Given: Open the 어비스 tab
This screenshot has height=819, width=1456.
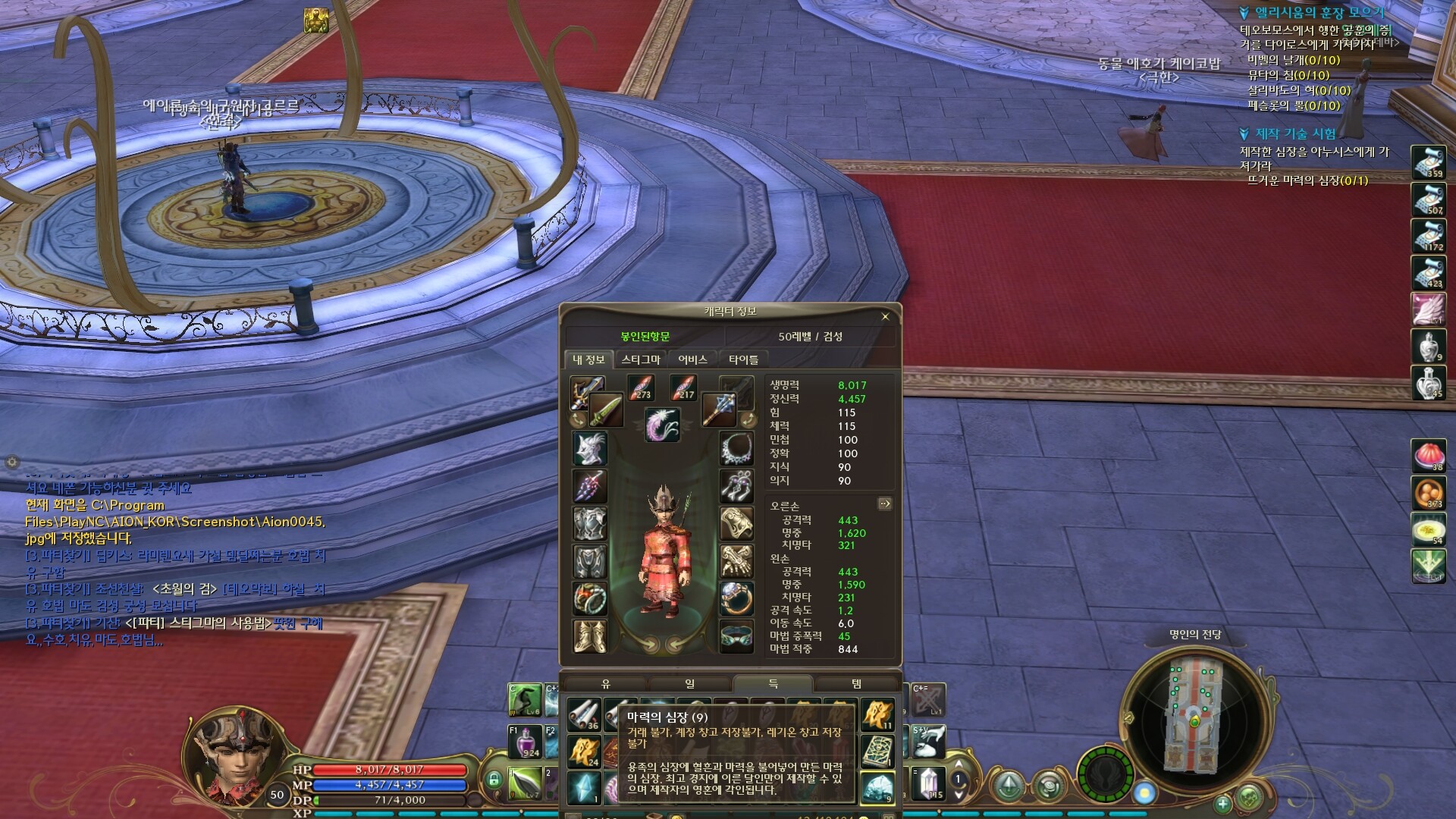Looking at the screenshot, I should click(x=692, y=359).
